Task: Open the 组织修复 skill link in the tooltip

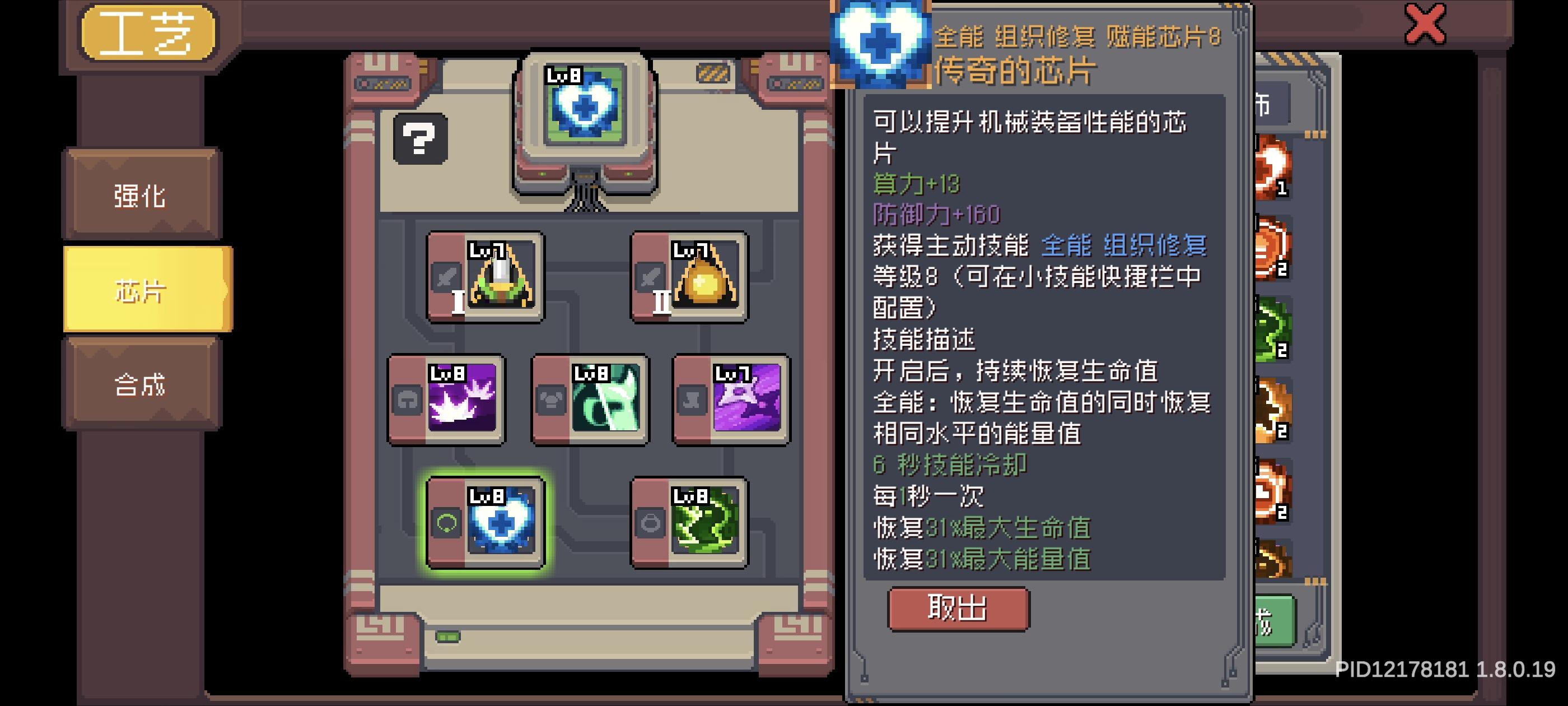Action: coord(1156,247)
